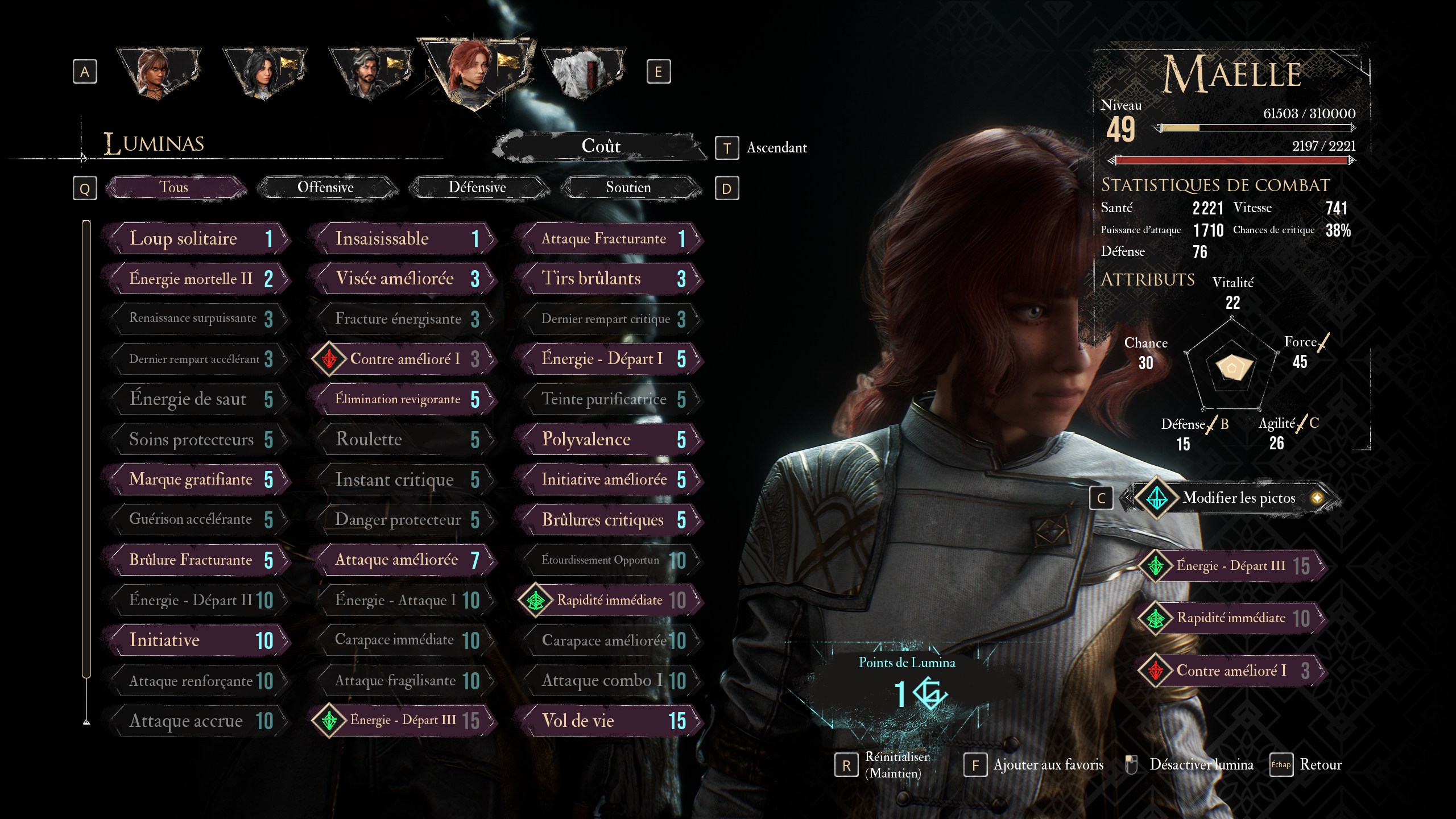Click the equipped Rapidité immédiate picto slot
Image resolution: width=1456 pixels, height=819 pixels.
click(1231, 618)
